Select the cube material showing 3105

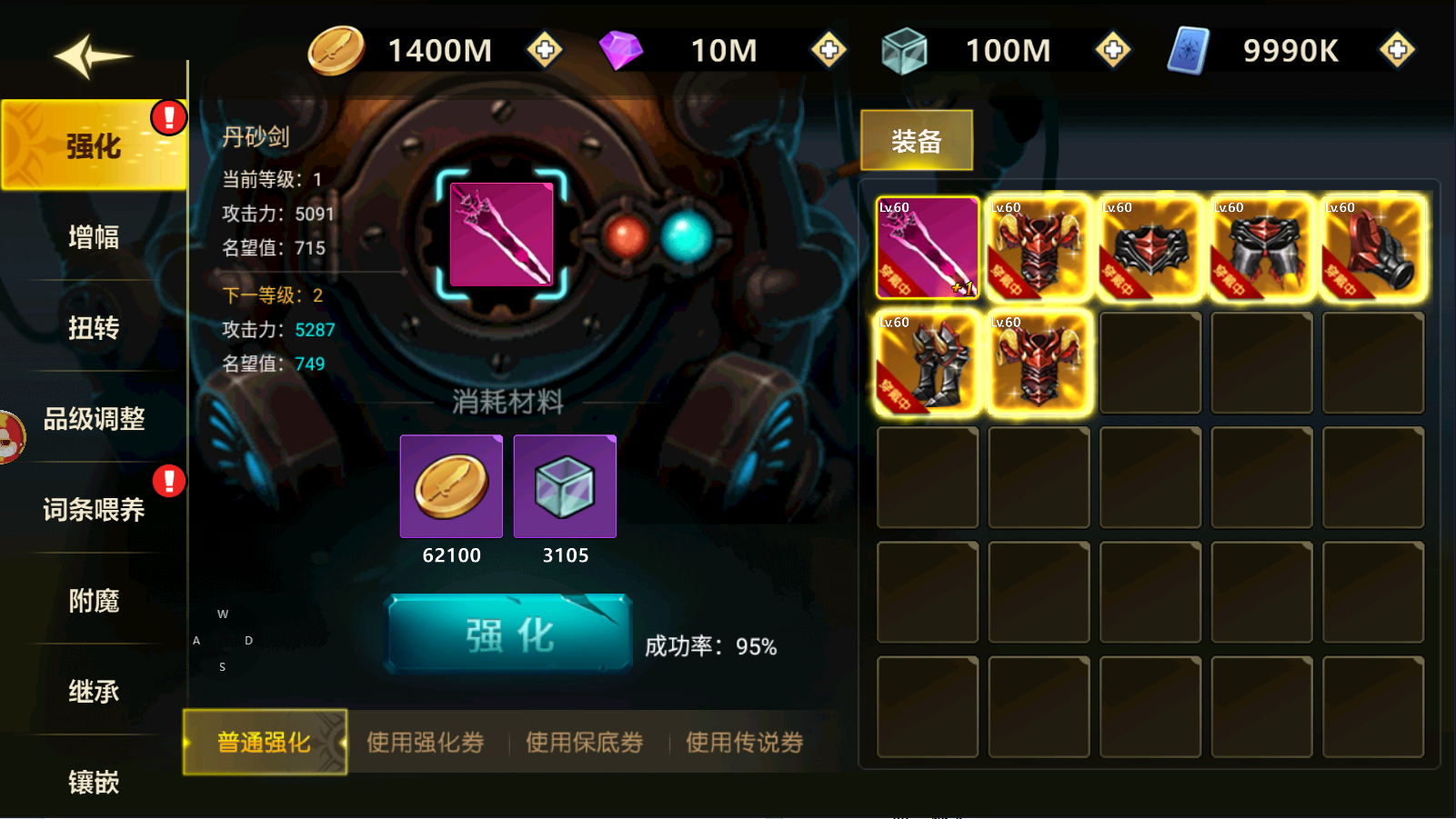coord(565,485)
